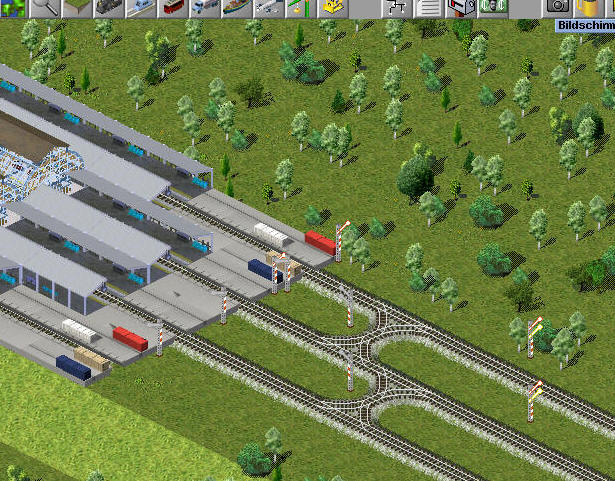Activate the yellow bulldozer removal tool
The image size is (615, 481).
click(x=333, y=7)
